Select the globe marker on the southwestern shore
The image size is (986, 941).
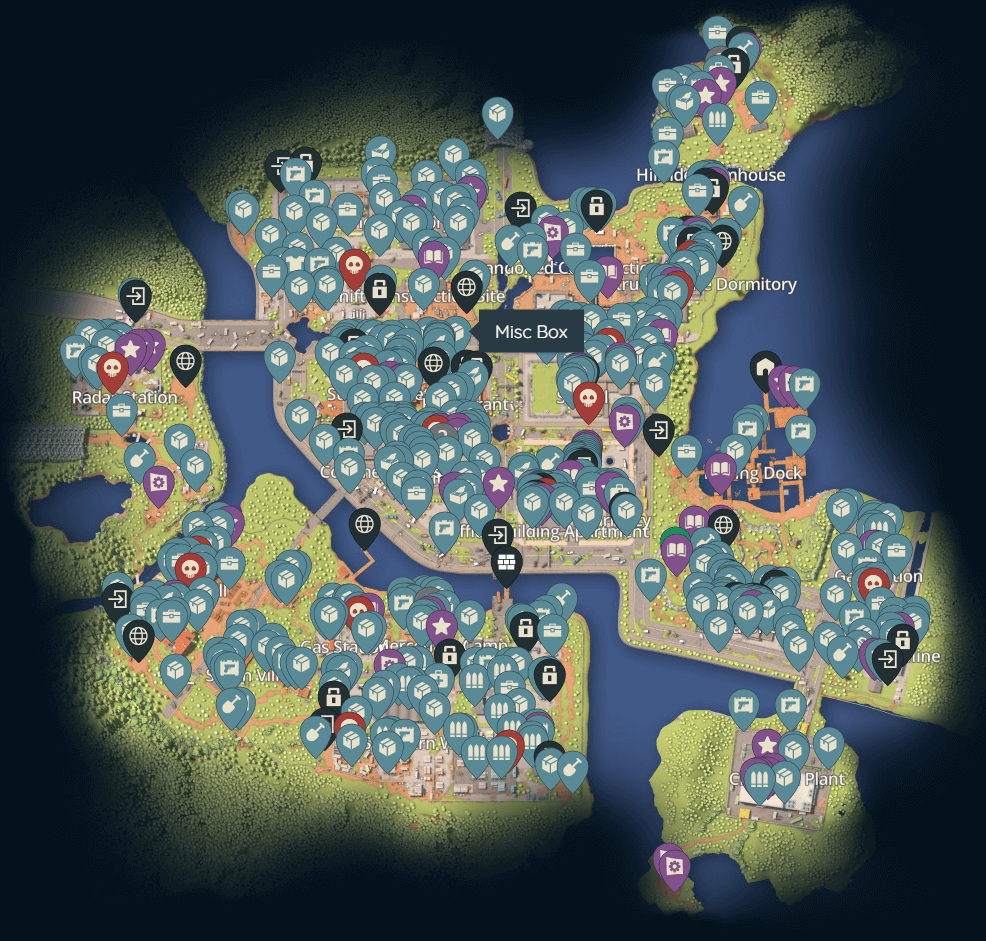click(138, 635)
